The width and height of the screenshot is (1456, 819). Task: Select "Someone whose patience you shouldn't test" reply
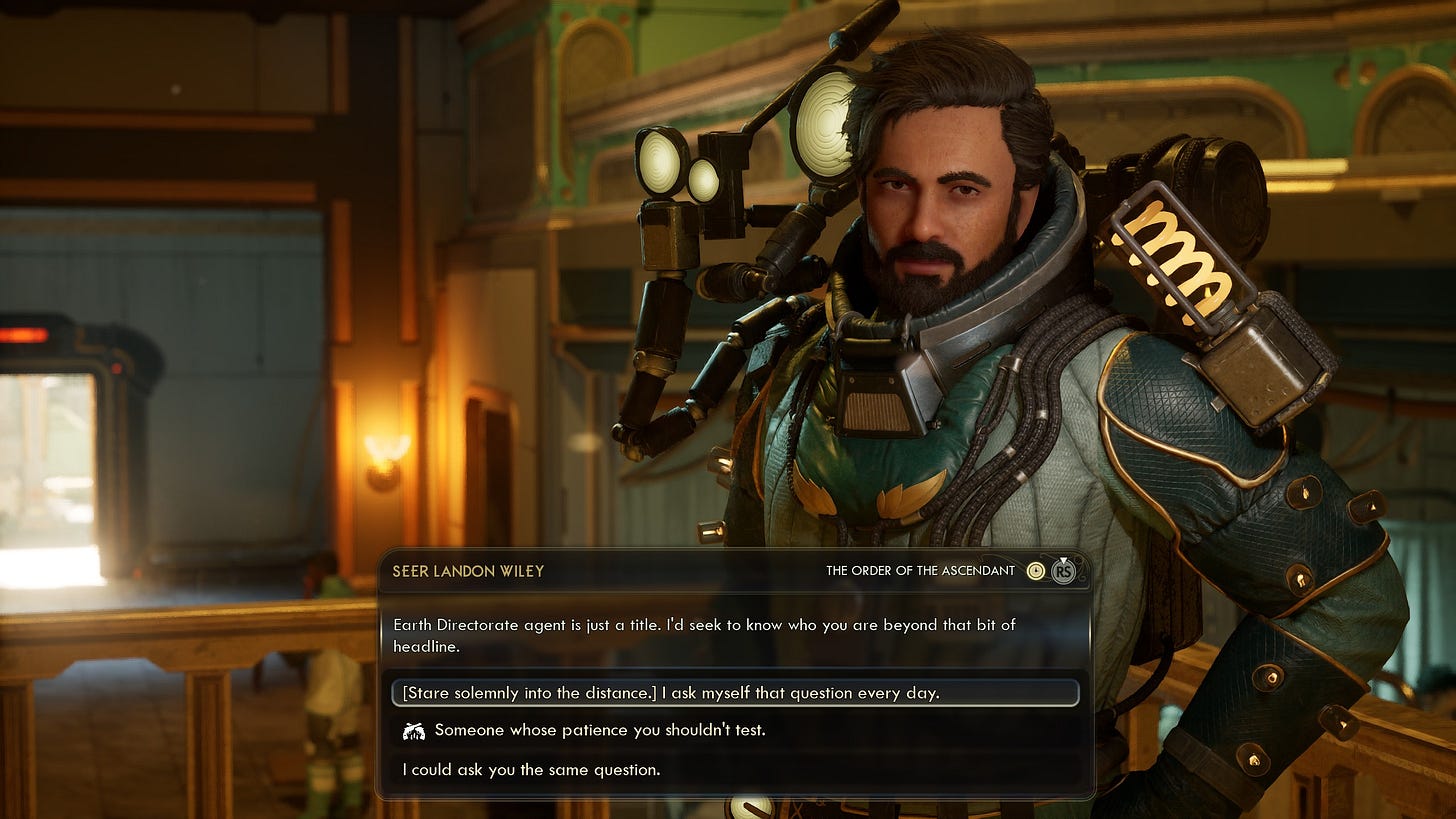pos(599,731)
